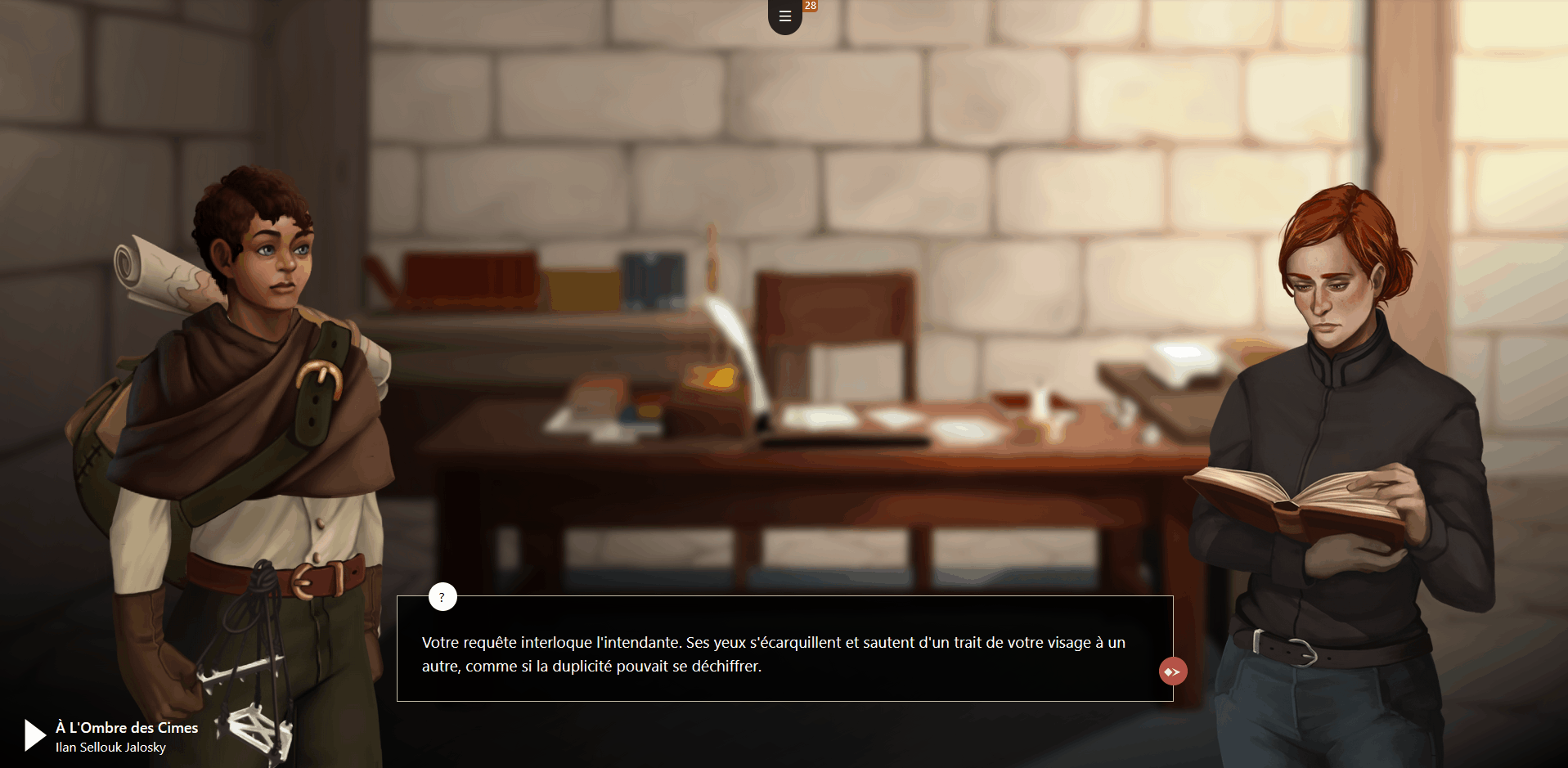Open the hamburger menu at top
Screen dimensions: 1568x768
click(x=784, y=16)
